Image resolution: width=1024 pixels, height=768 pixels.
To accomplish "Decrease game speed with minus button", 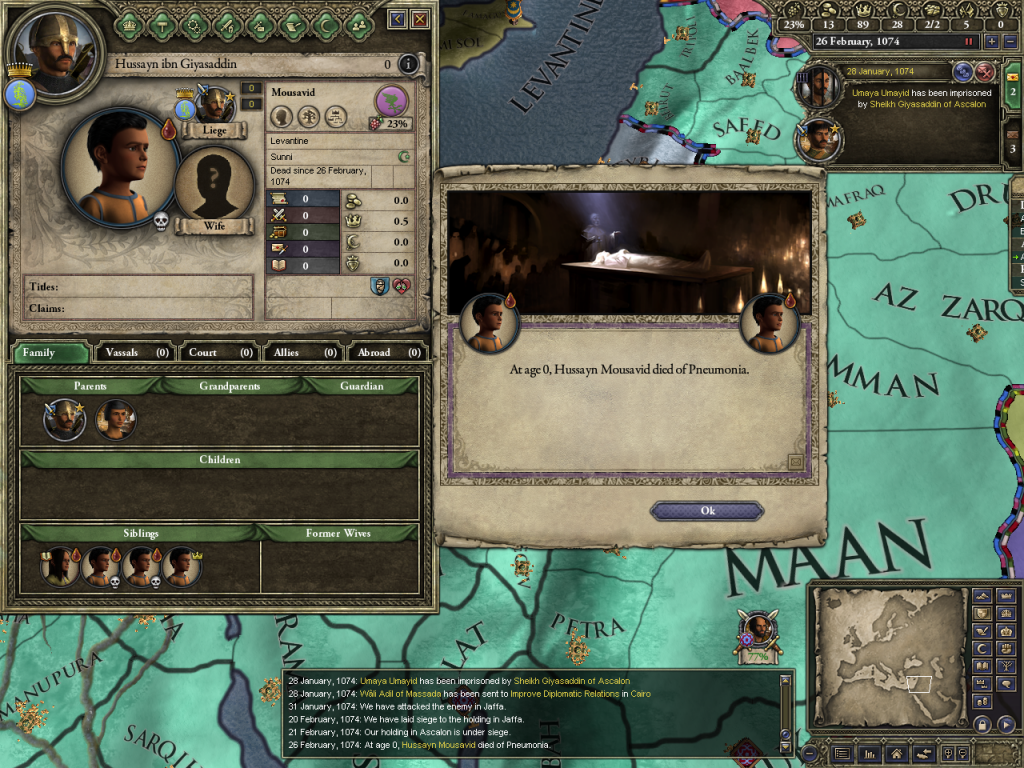I will point(1008,42).
